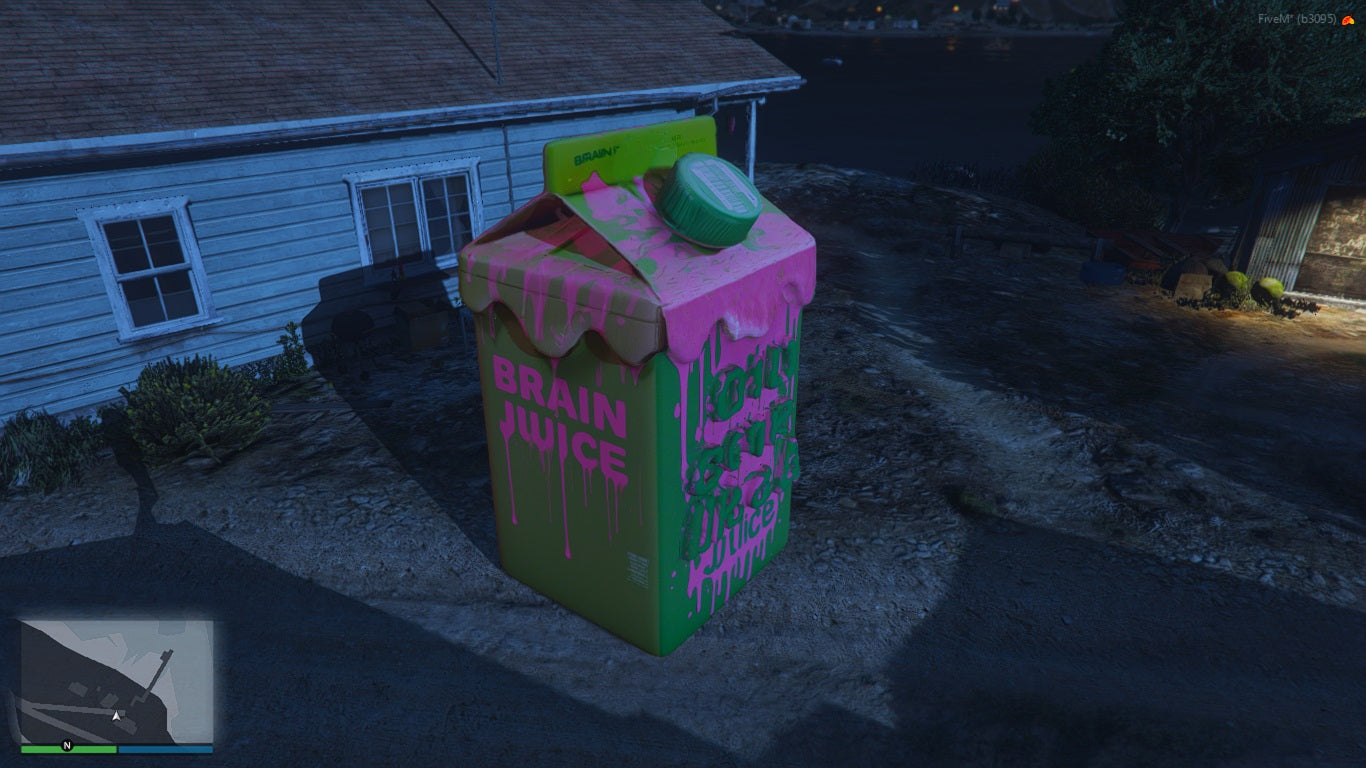Click the FiveM flame logo watermark
1366x768 pixels.
1348,19
